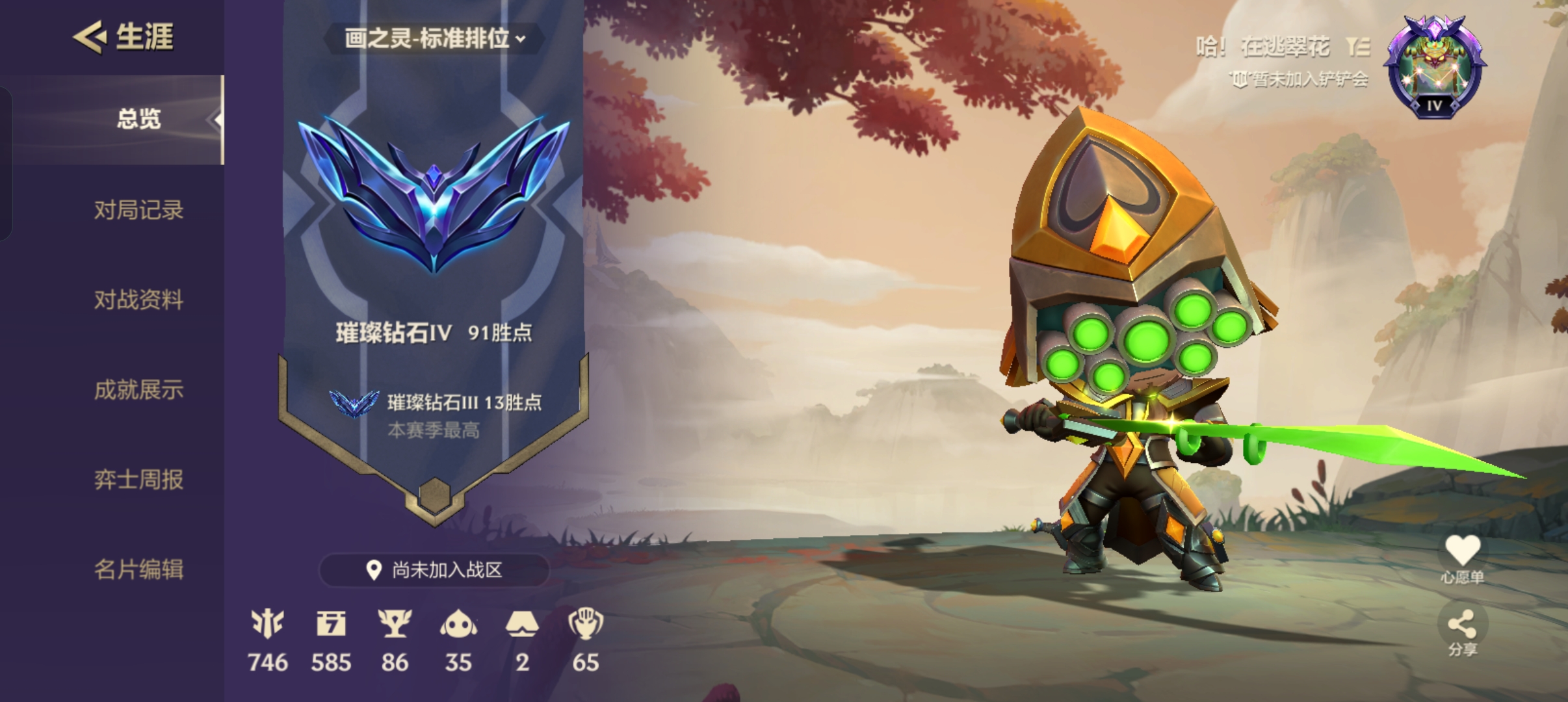Switch to the 对战资料 tab
The image size is (1568, 702).
138,300
